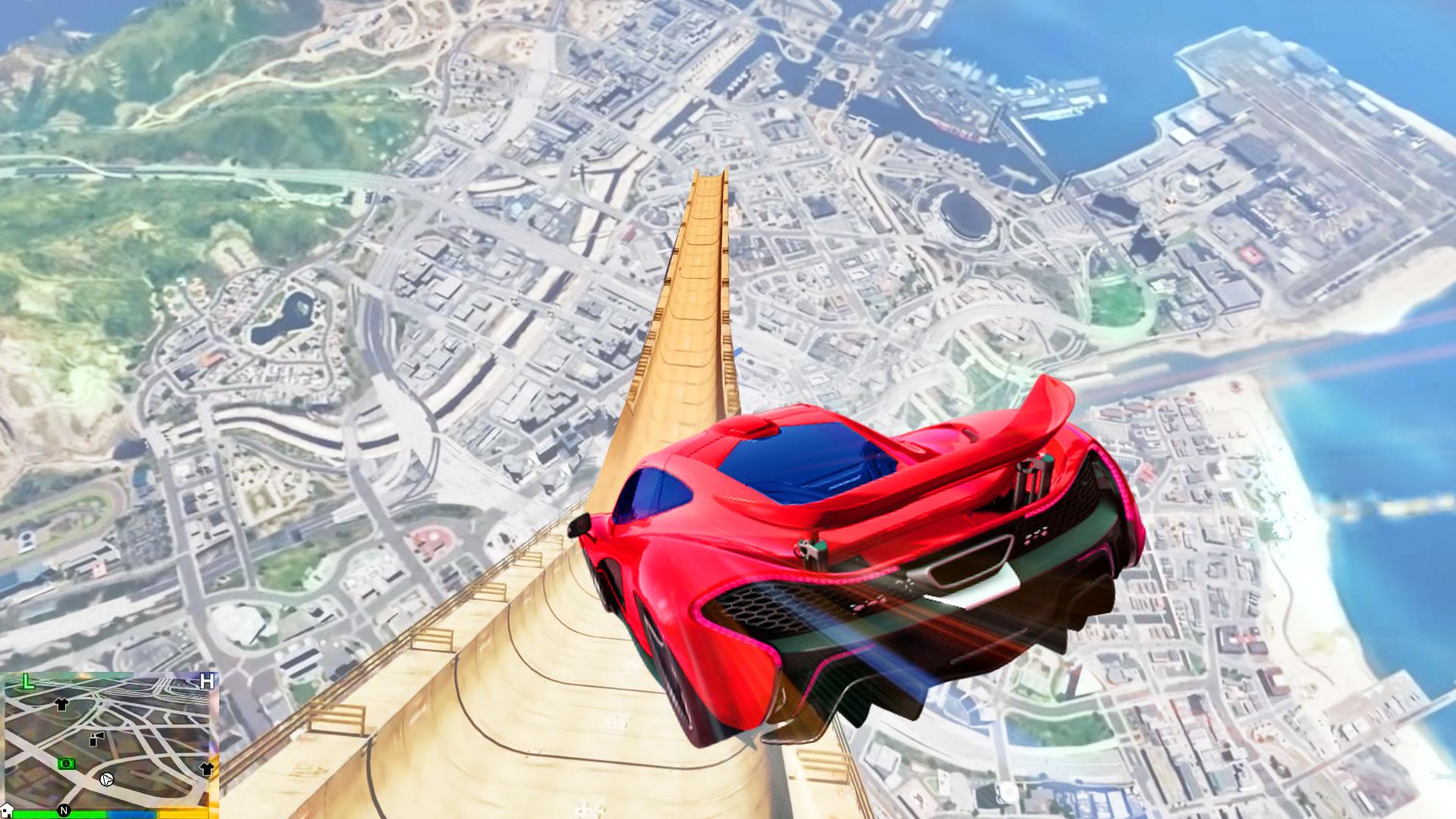Select the white player arrow on the minimap
Image resolution: width=1456 pixels, height=819 pixels.
pos(107,780)
